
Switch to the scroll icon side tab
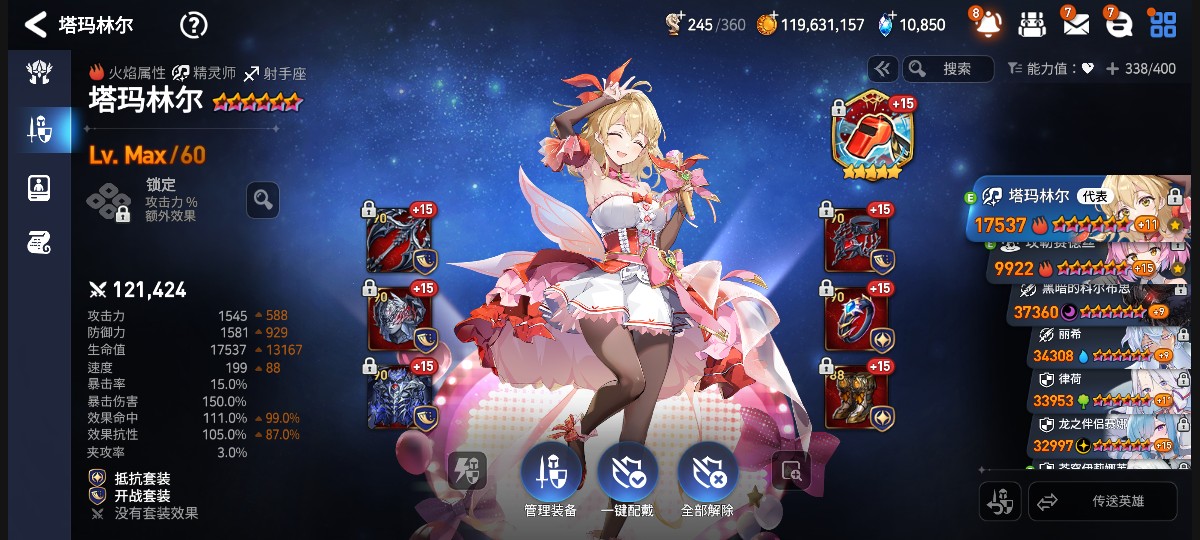point(40,241)
